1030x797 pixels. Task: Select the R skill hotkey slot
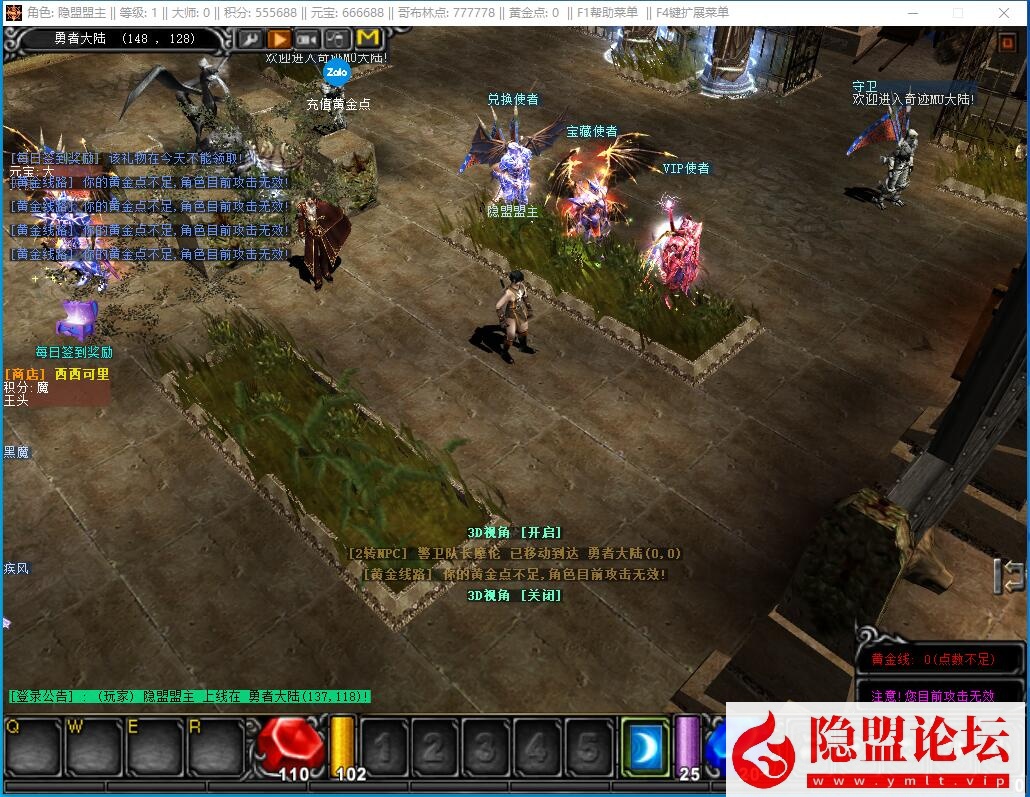coord(216,747)
